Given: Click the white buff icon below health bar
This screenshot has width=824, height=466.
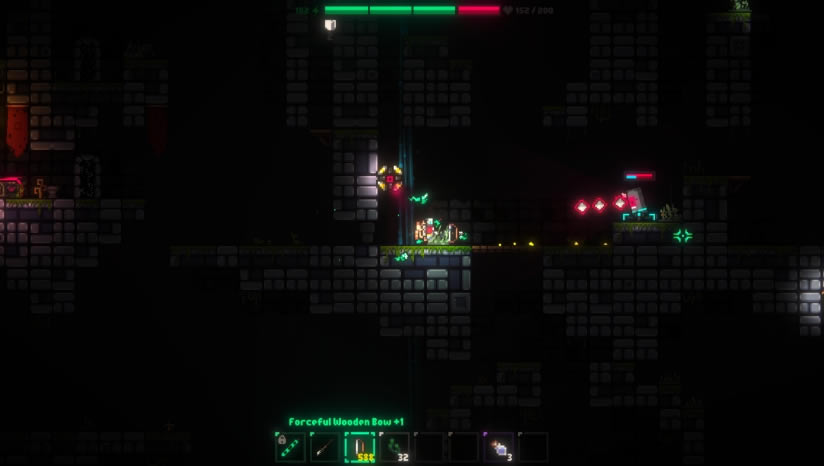Looking at the screenshot, I should click(330, 25).
